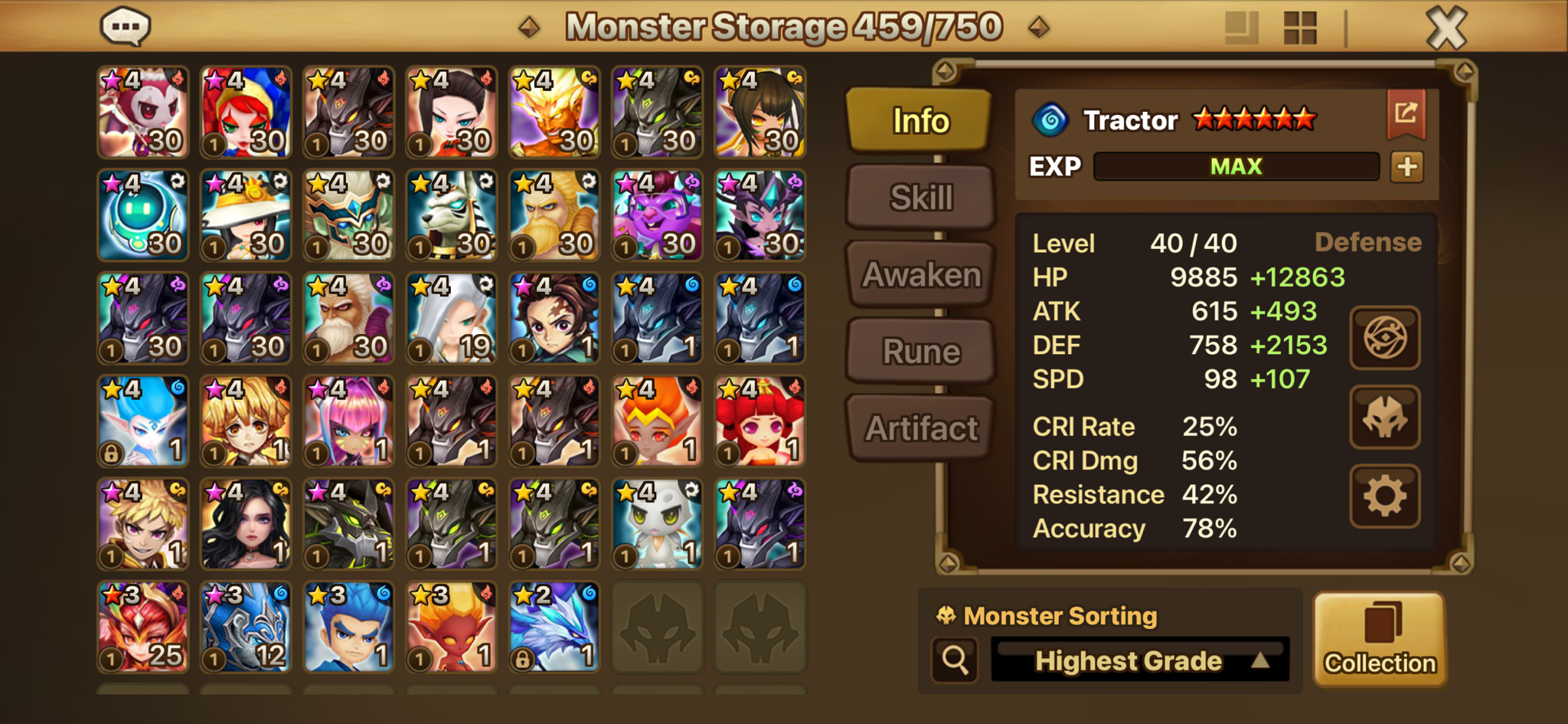Click the Info tab
This screenshot has width=1568, height=724.
pos(920,120)
